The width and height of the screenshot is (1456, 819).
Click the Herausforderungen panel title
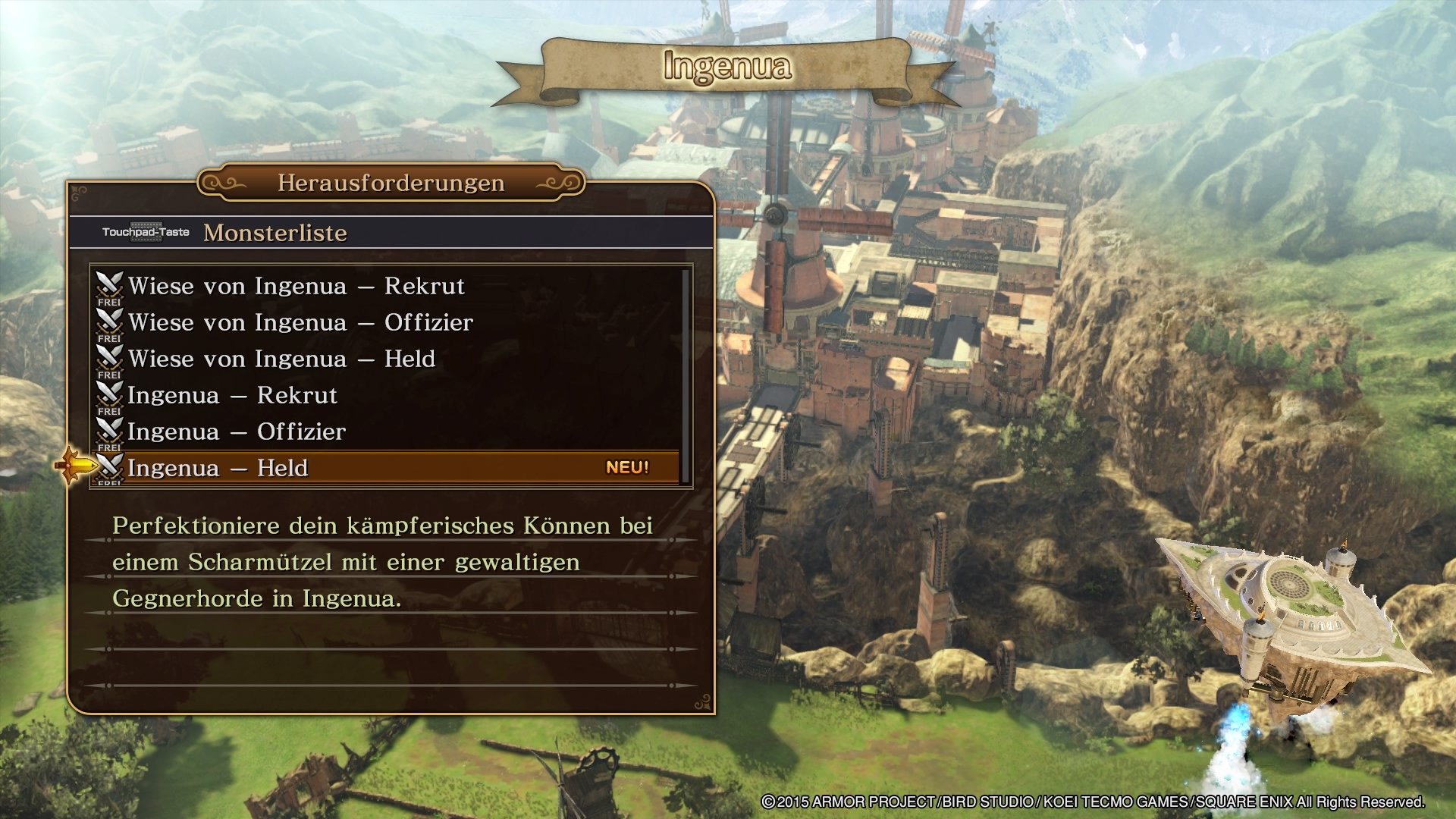[x=391, y=182]
